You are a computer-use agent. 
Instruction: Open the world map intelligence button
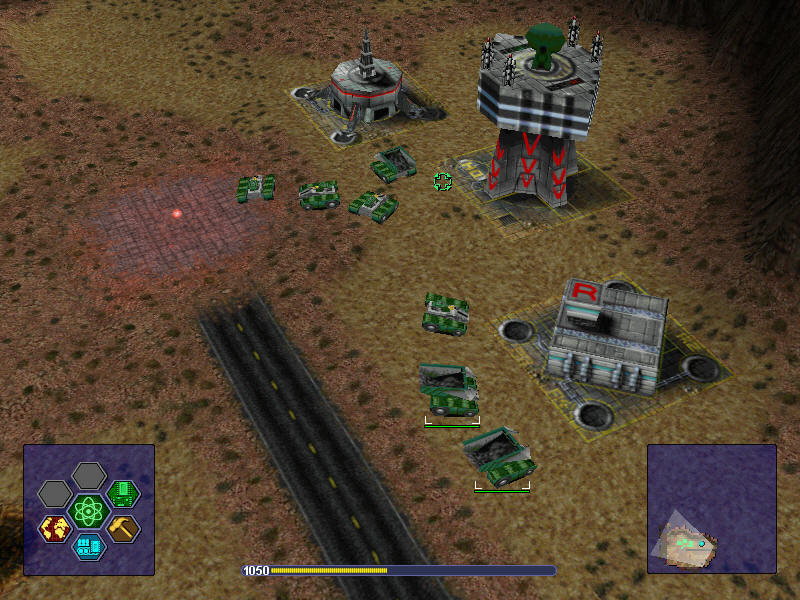55,528
